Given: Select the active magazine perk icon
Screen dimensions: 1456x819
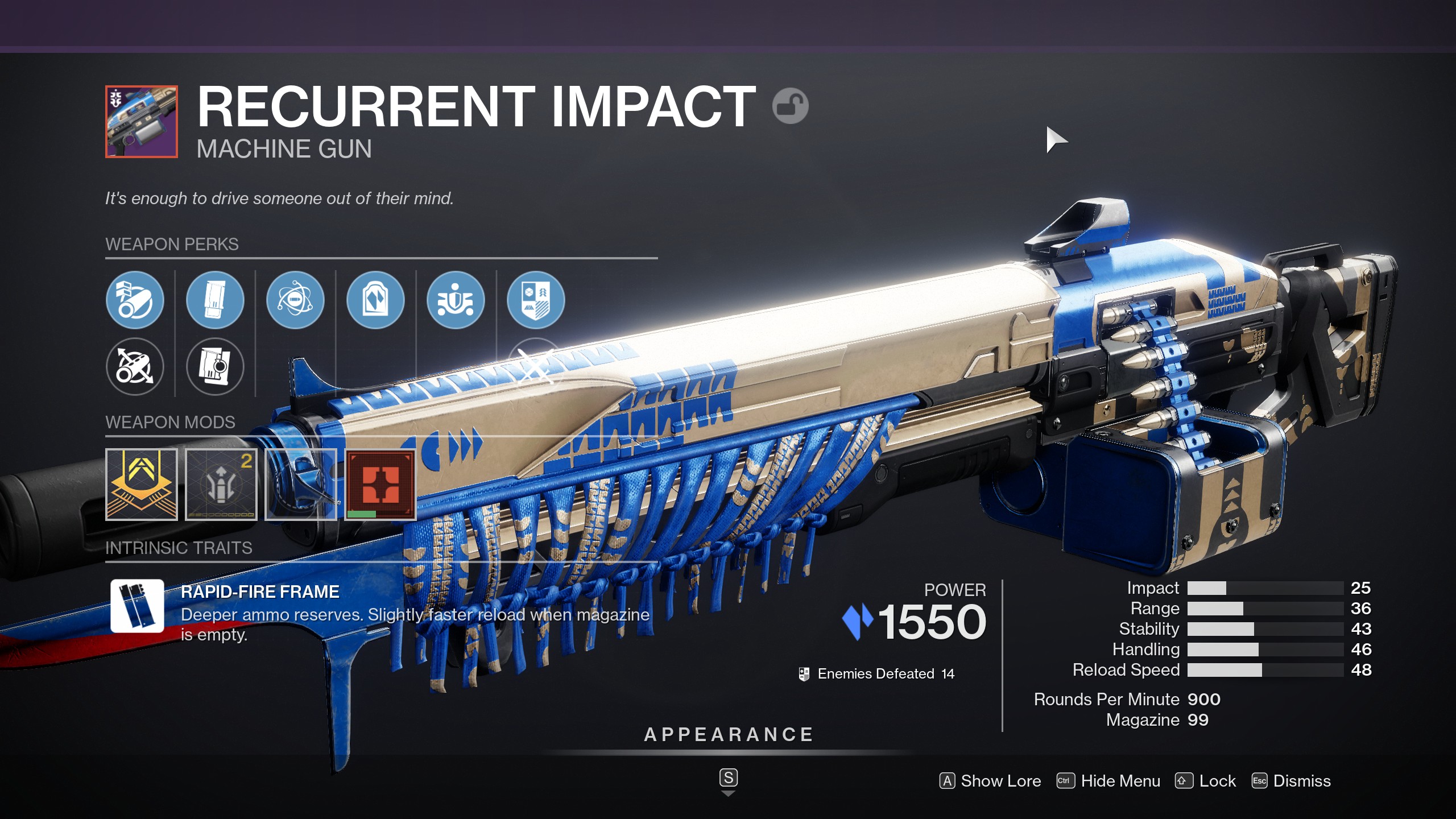Looking at the screenshot, I should pos(215,300).
